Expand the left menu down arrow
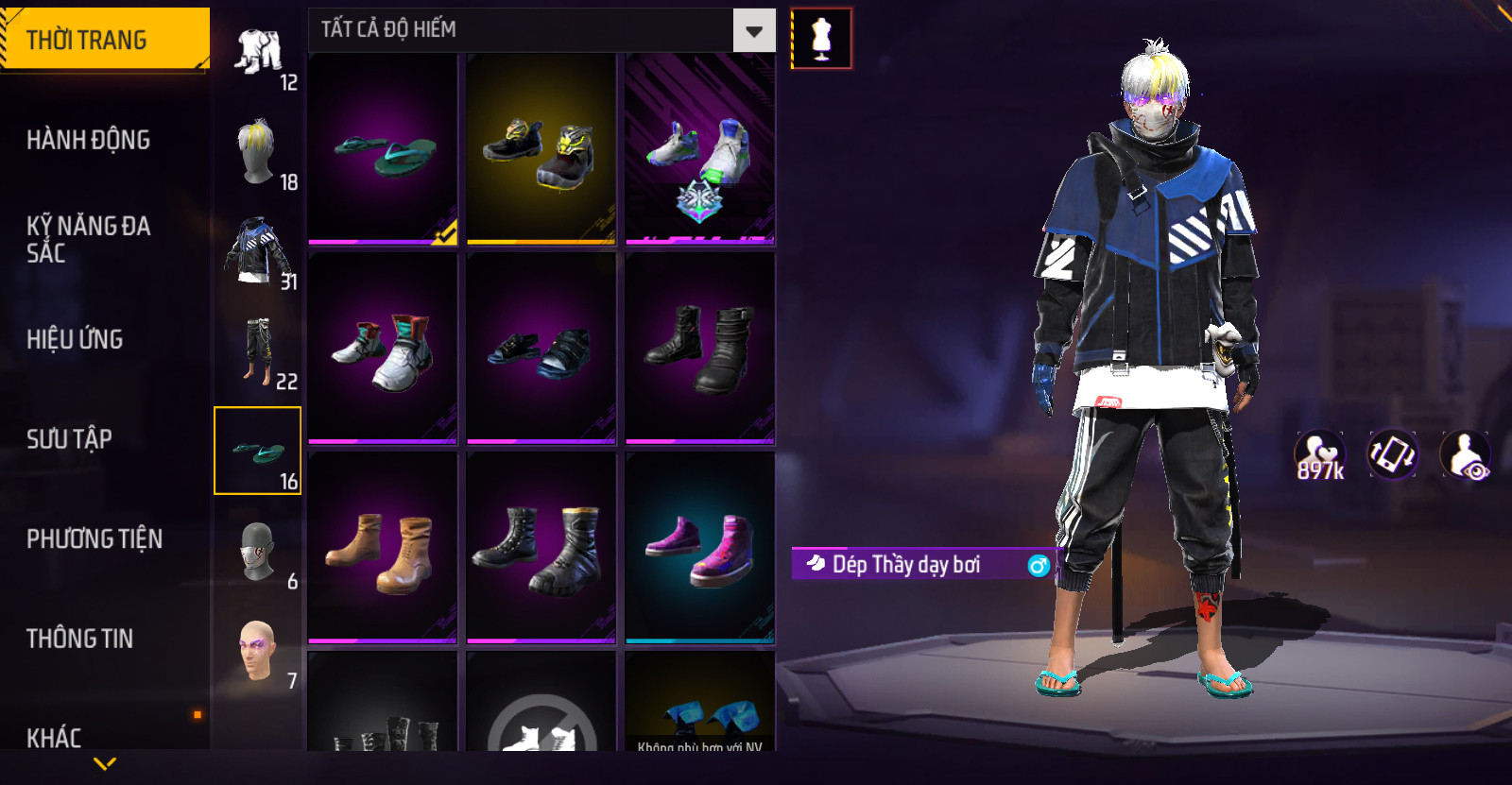The image size is (1512, 785). coord(105,763)
